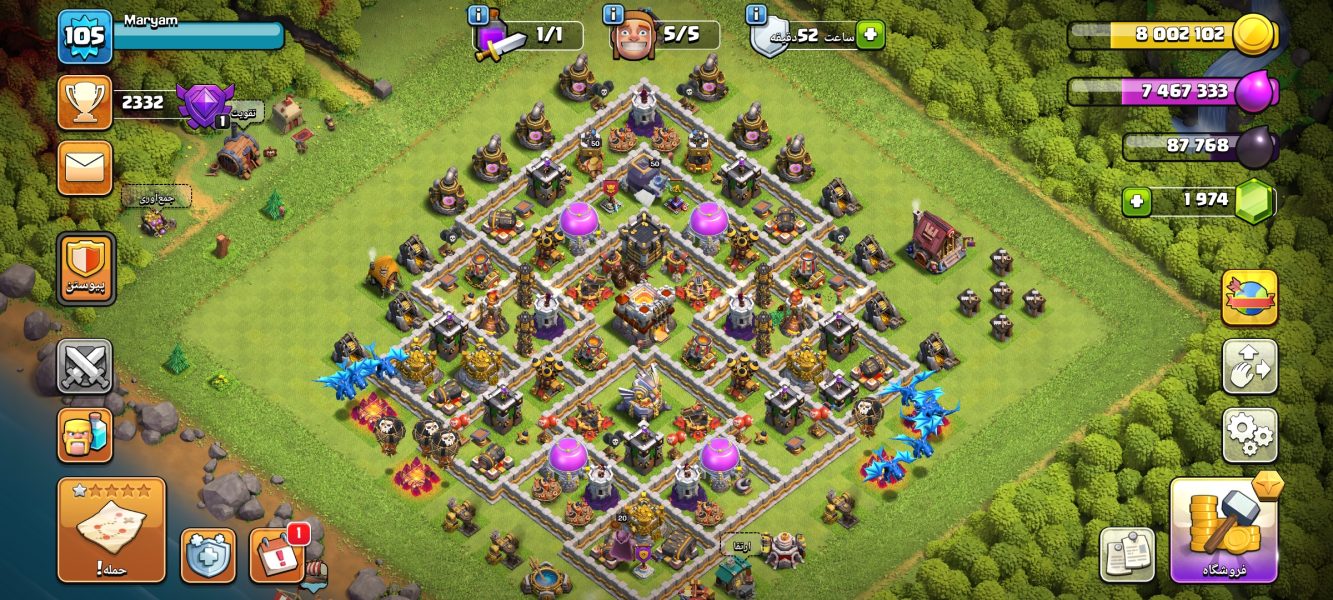The height and width of the screenshot is (600, 1333).
Task: Open the blue shield-plus button
Action: coord(208,555)
